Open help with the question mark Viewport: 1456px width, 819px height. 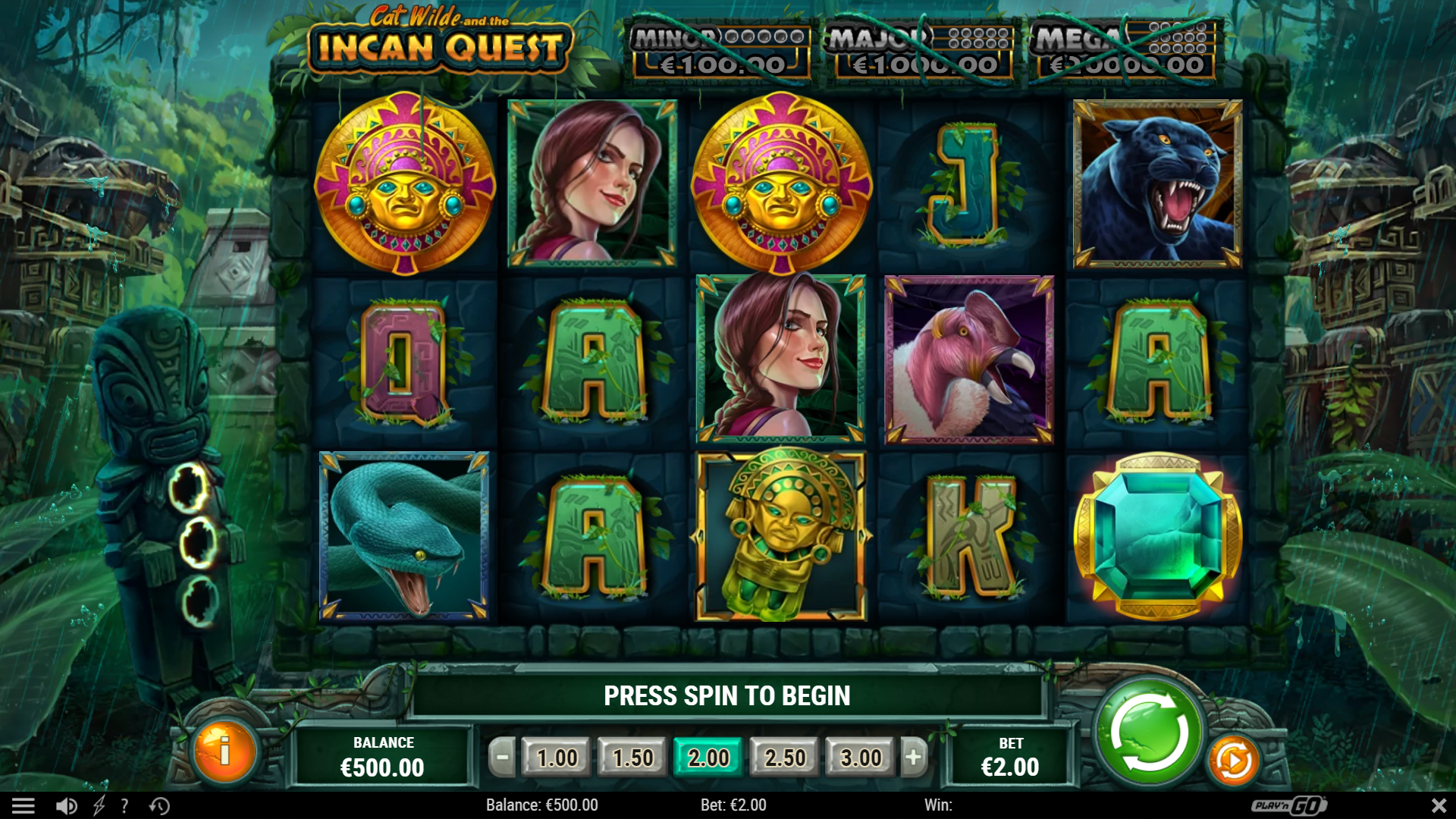(x=124, y=805)
